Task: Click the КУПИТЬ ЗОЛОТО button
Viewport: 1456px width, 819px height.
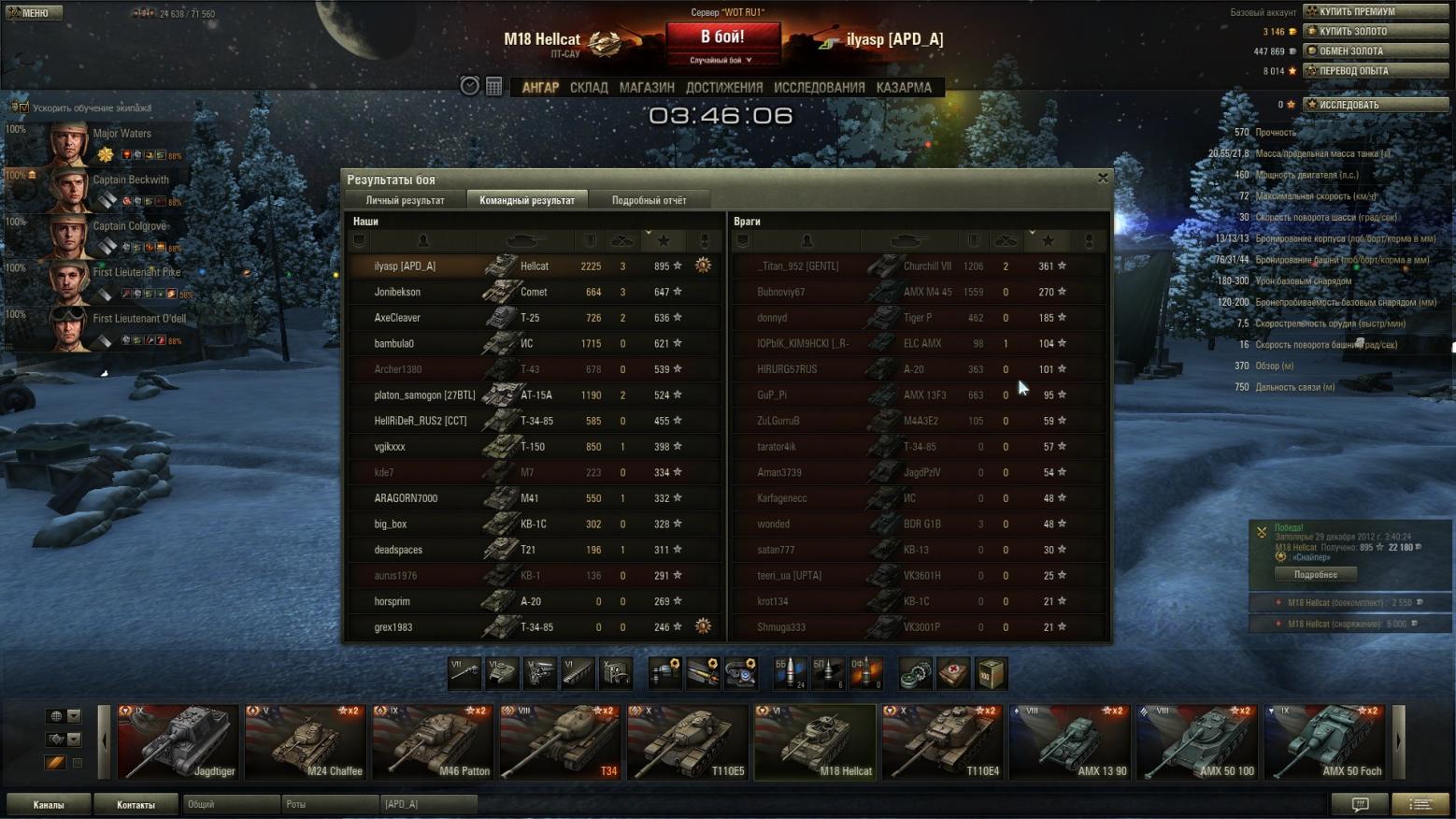Action: [1375, 31]
